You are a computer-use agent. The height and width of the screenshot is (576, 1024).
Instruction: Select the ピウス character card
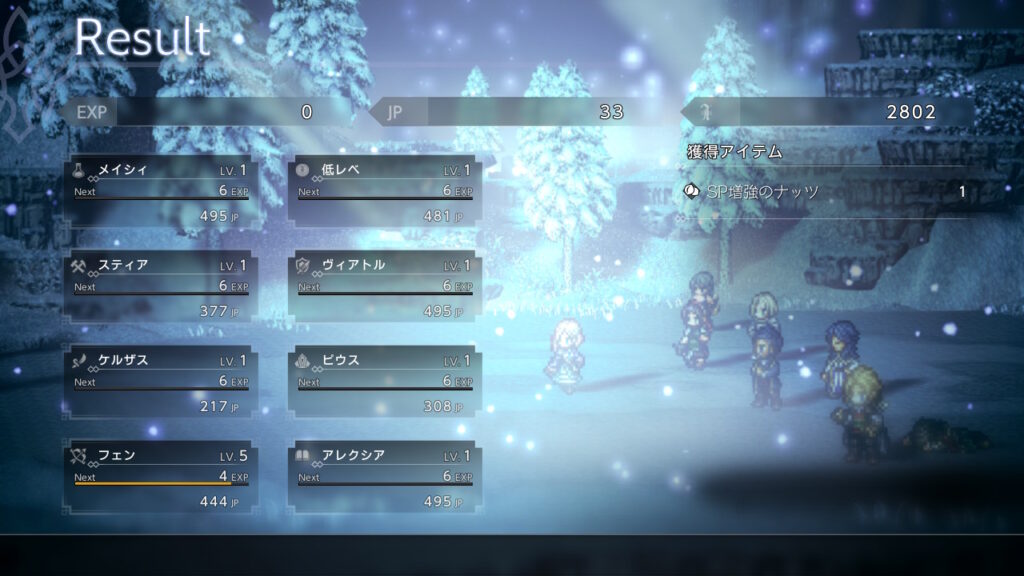tap(385, 382)
